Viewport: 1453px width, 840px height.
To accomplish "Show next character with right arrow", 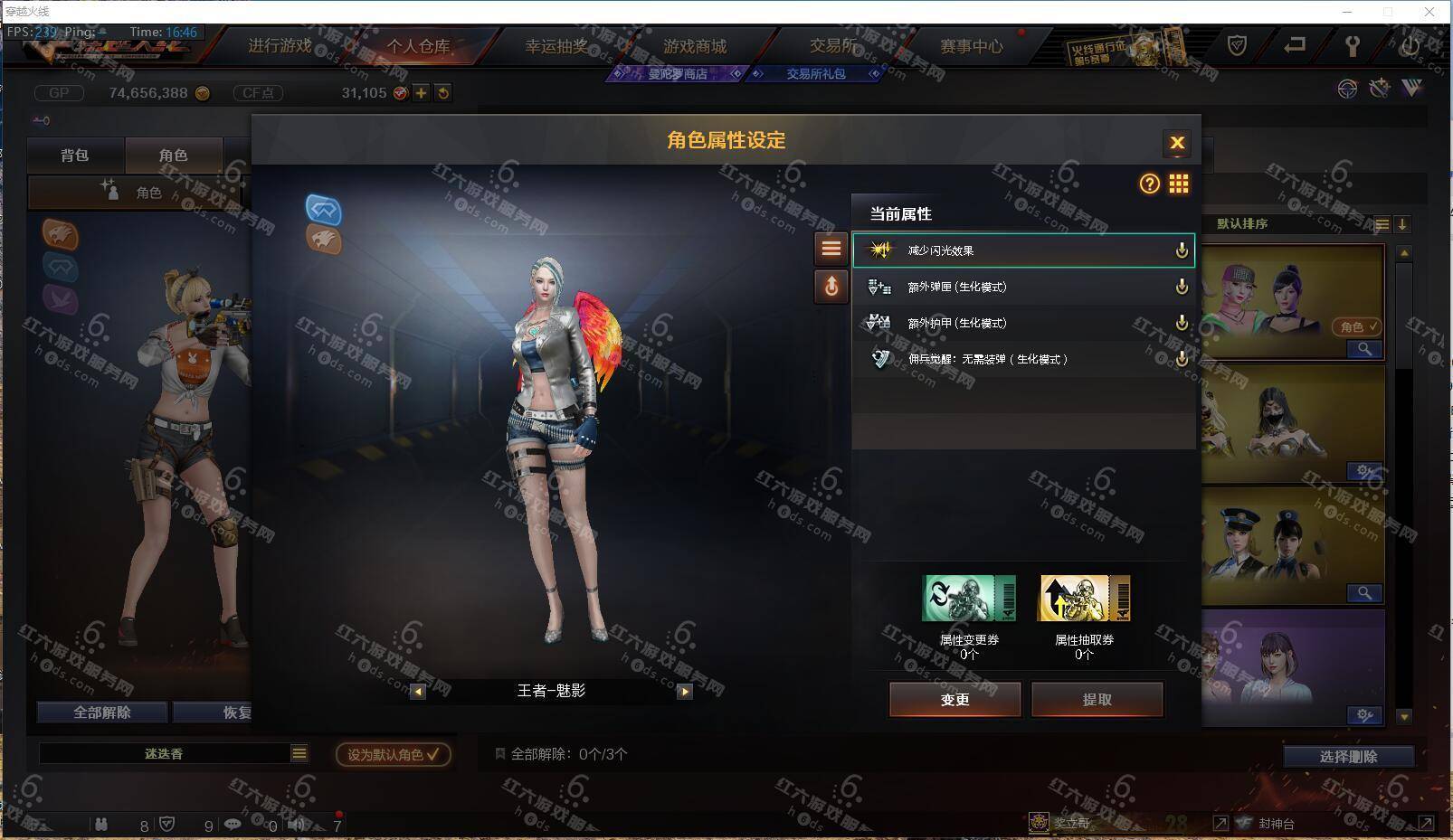I will [685, 692].
